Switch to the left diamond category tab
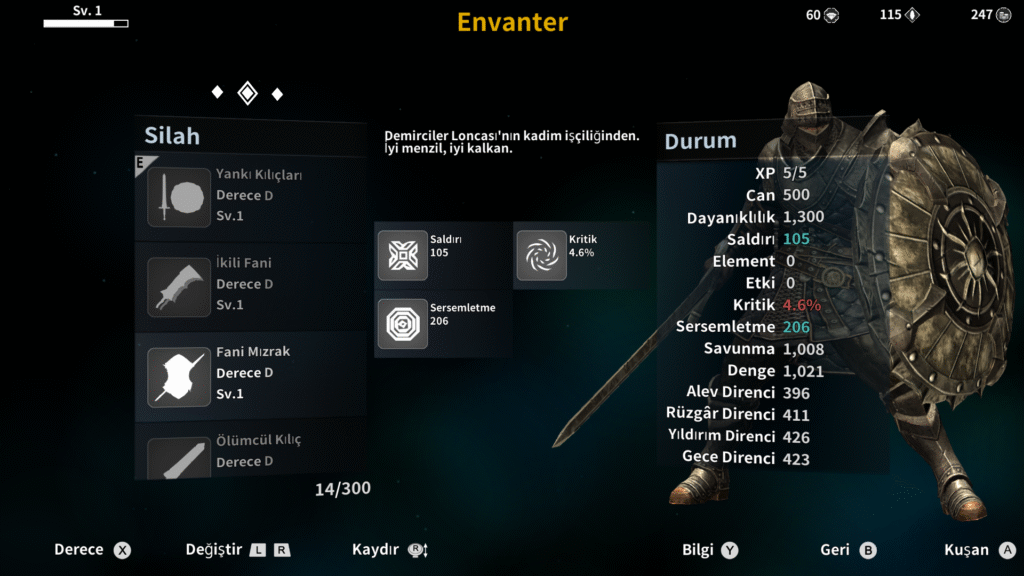The image size is (1024, 576). point(217,93)
